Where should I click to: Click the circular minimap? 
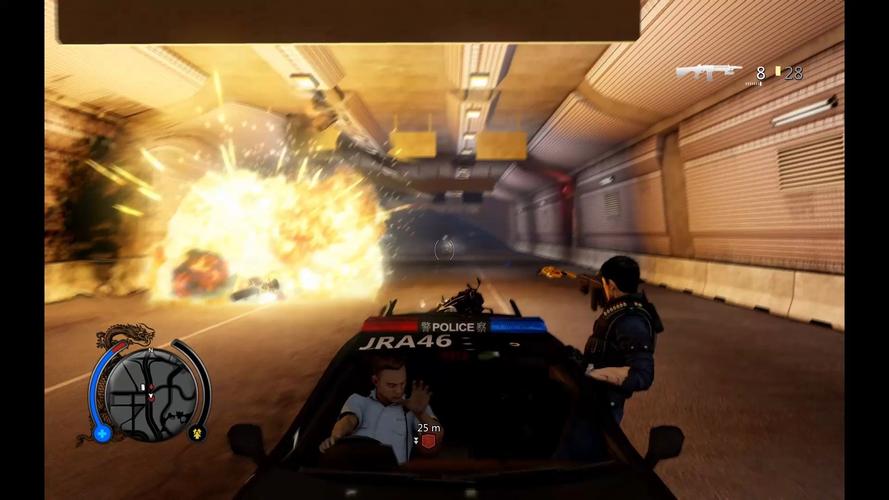pos(149,388)
